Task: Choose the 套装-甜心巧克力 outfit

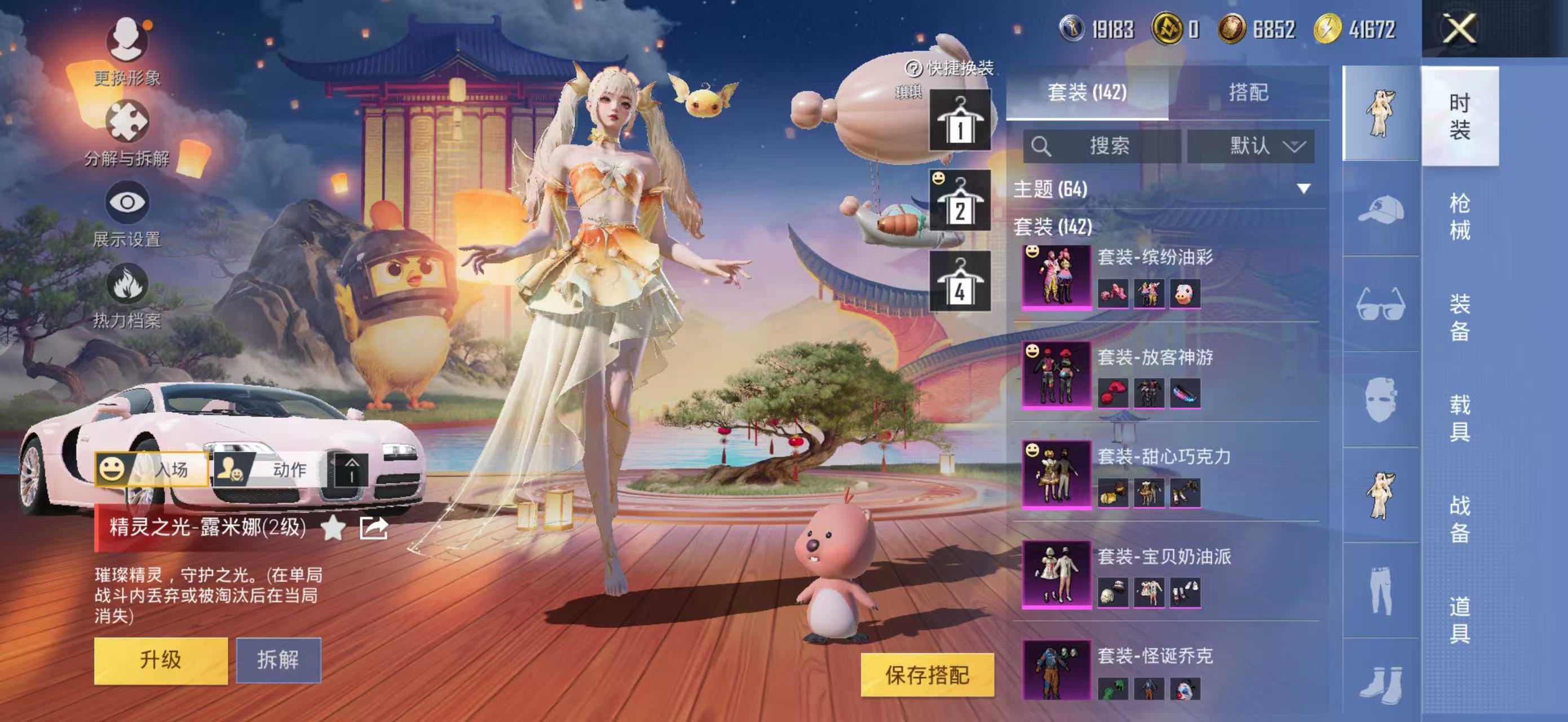Action: click(x=1057, y=475)
